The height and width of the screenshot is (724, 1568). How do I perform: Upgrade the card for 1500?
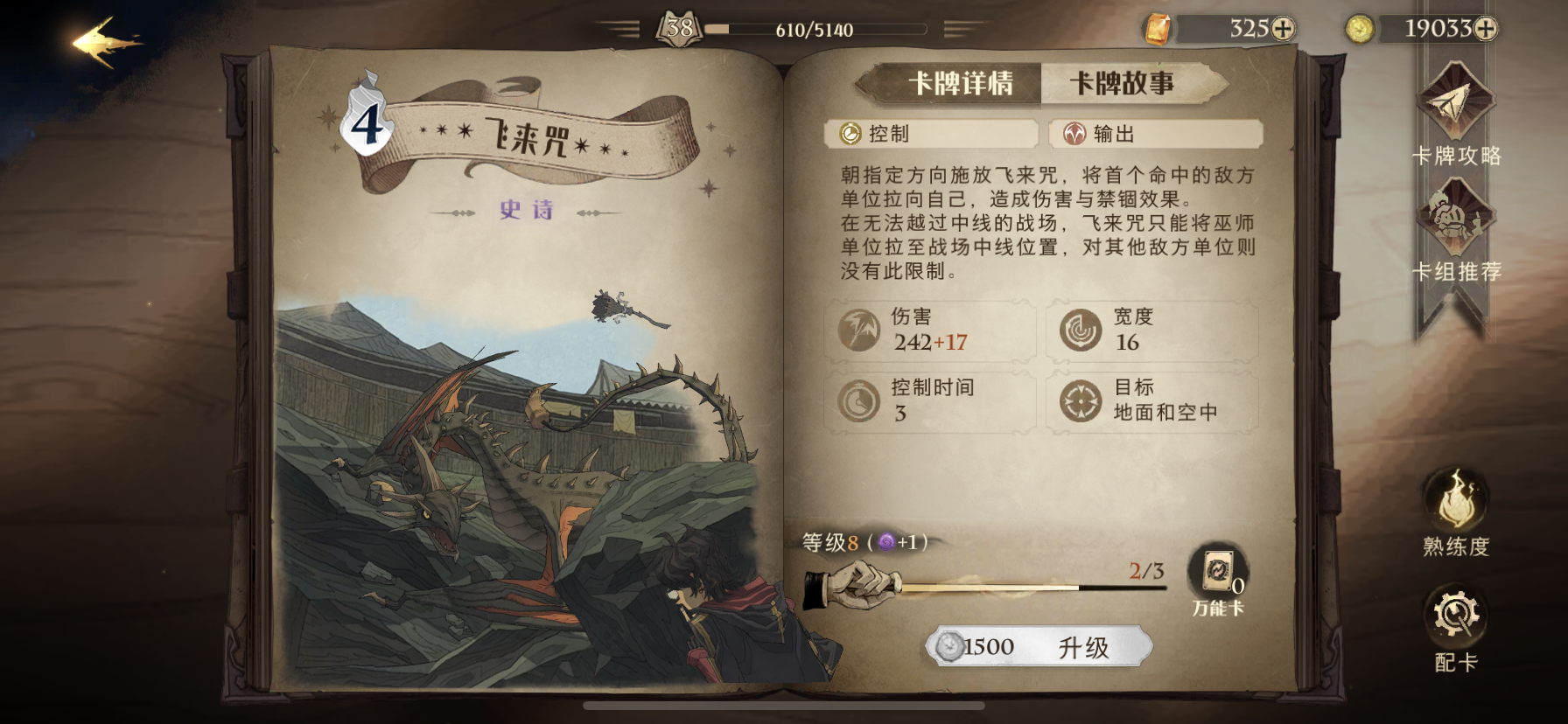(x=1039, y=647)
